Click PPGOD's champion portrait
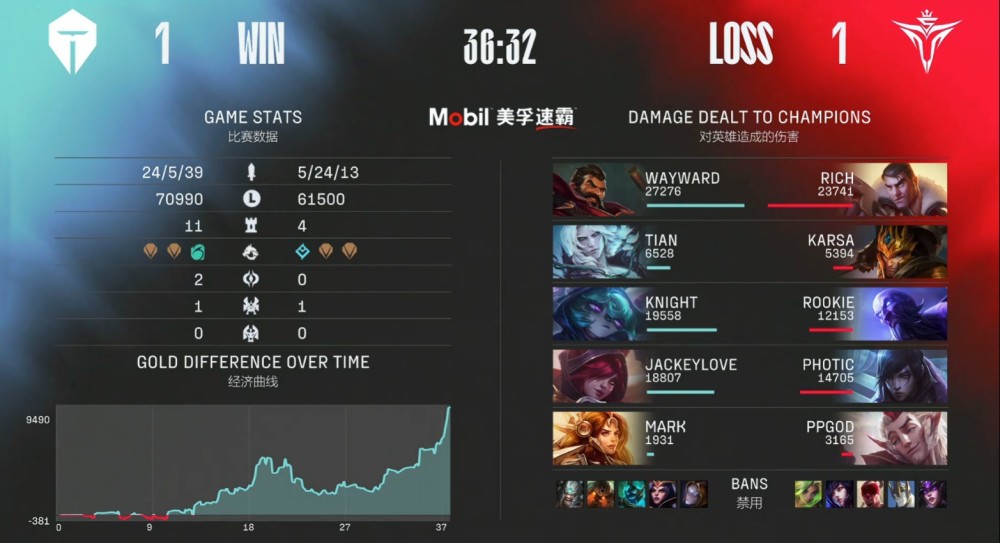Image resolution: width=1000 pixels, height=543 pixels. 903,438
